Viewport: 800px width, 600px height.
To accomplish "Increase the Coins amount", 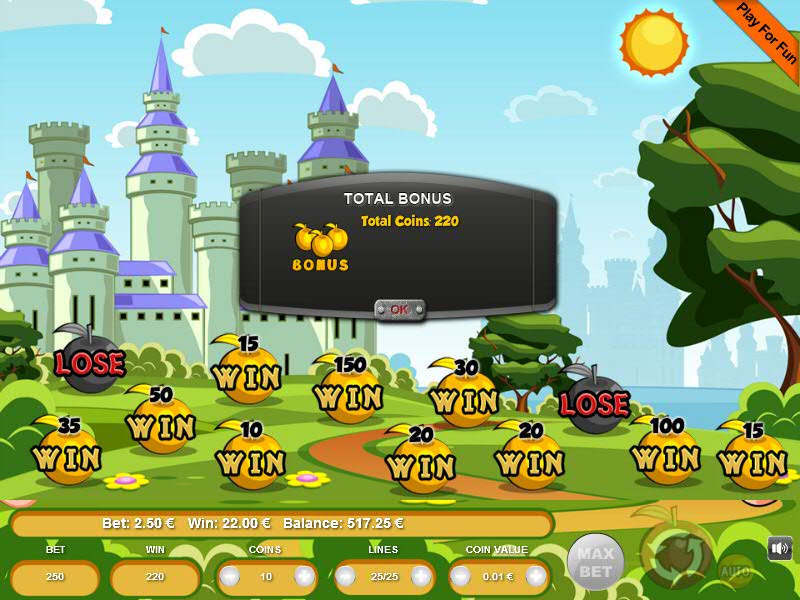I will click(x=303, y=577).
